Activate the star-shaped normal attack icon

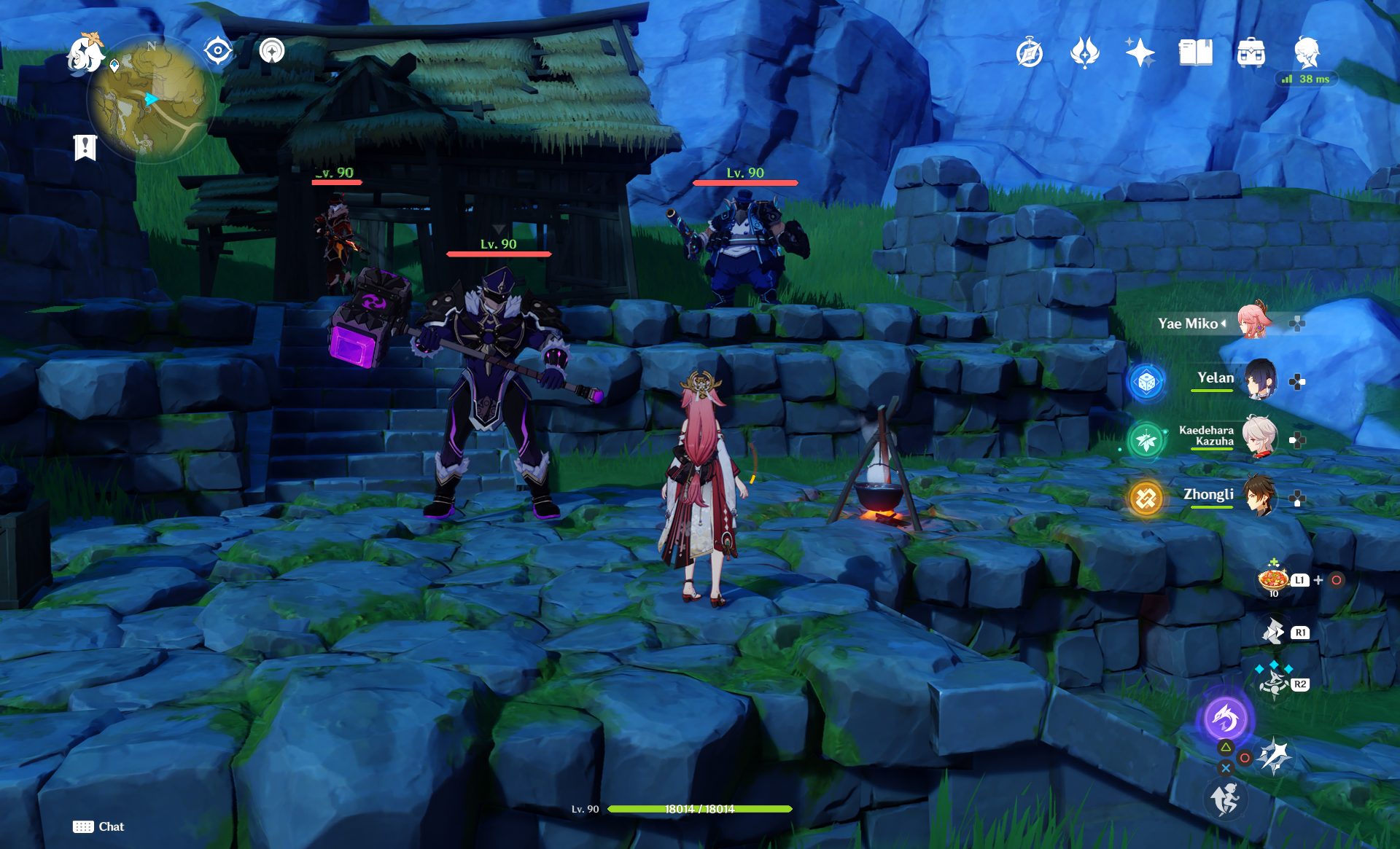(1275, 756)
